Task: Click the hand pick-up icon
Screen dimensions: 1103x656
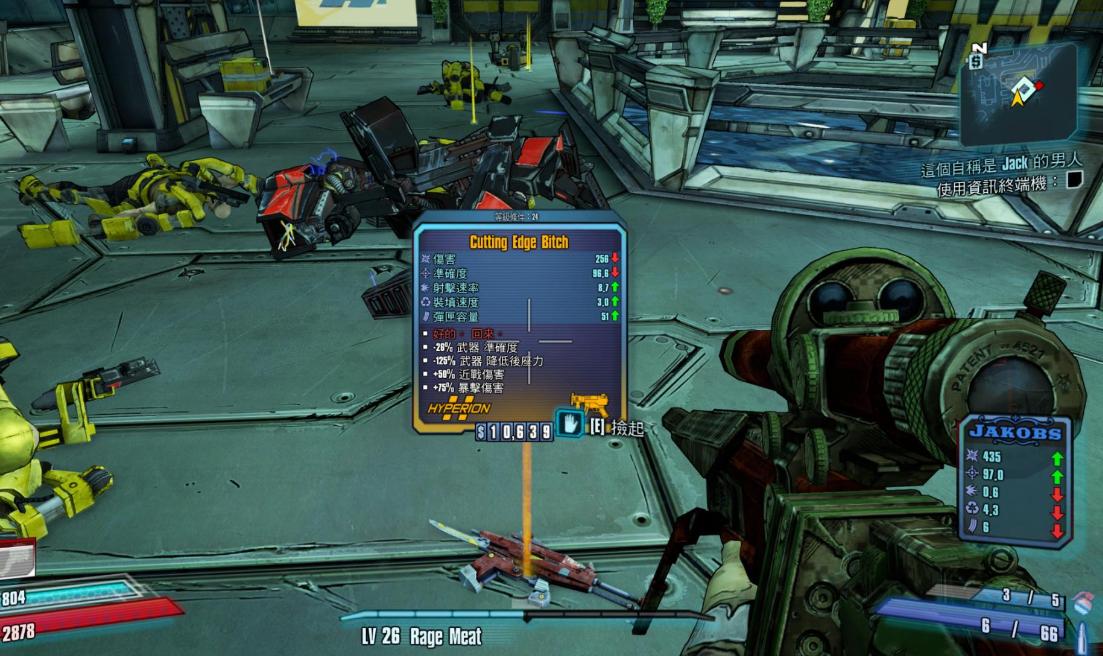Action: point(569,426)
